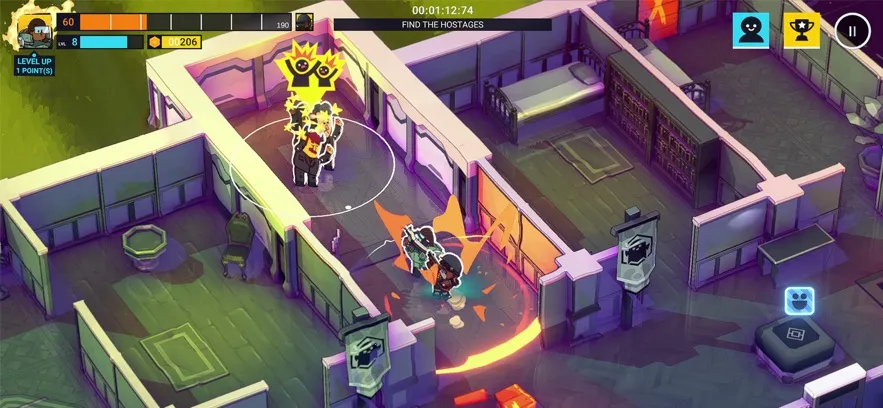The image size is (883, 408).
Task: Pause the game
Action: point(852,30)
